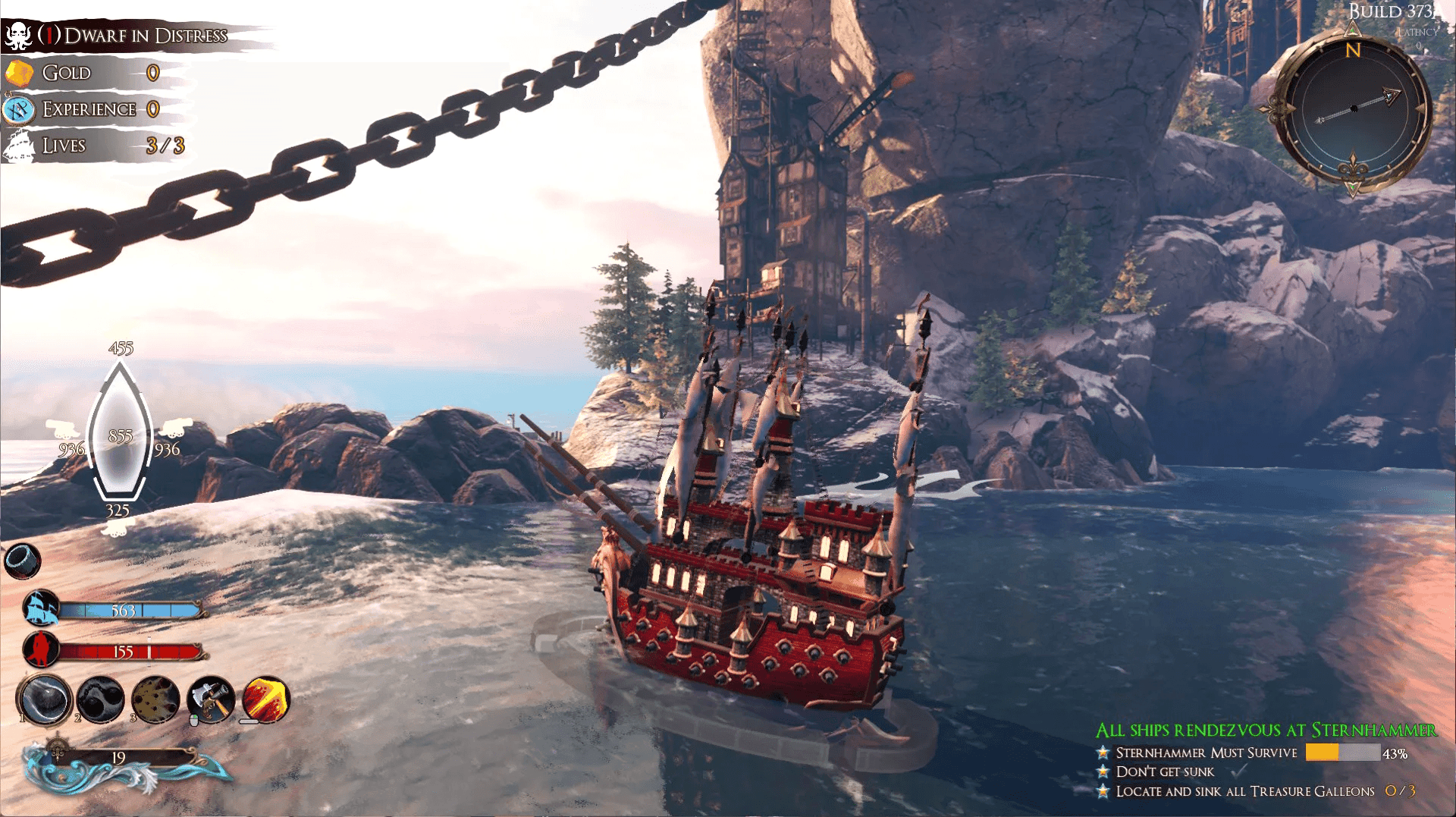
Task: Click the Dwarf in Distress mission title
Action: [x=146, y=36]
